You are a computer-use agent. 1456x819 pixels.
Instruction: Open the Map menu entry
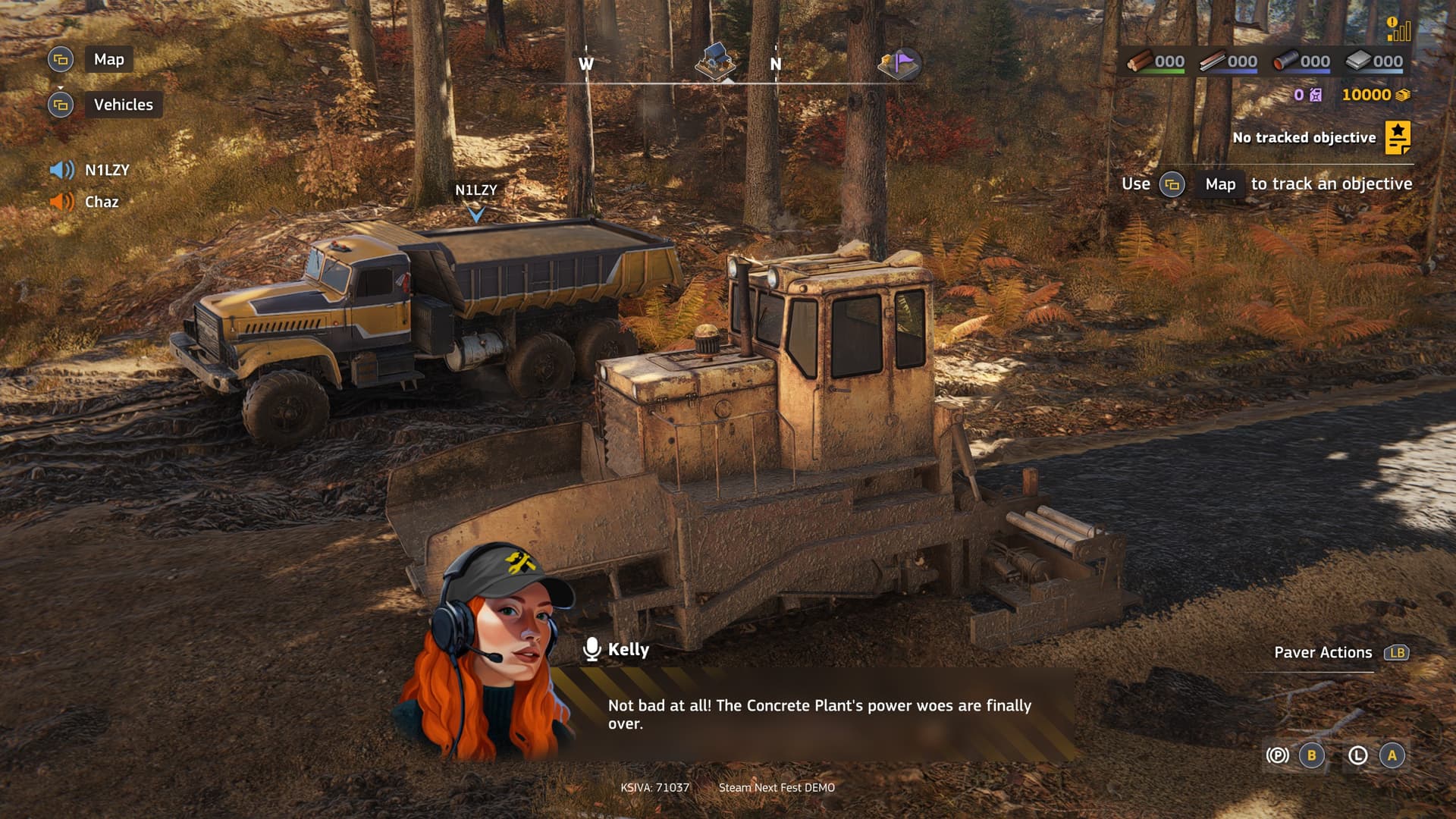[108, 59]
